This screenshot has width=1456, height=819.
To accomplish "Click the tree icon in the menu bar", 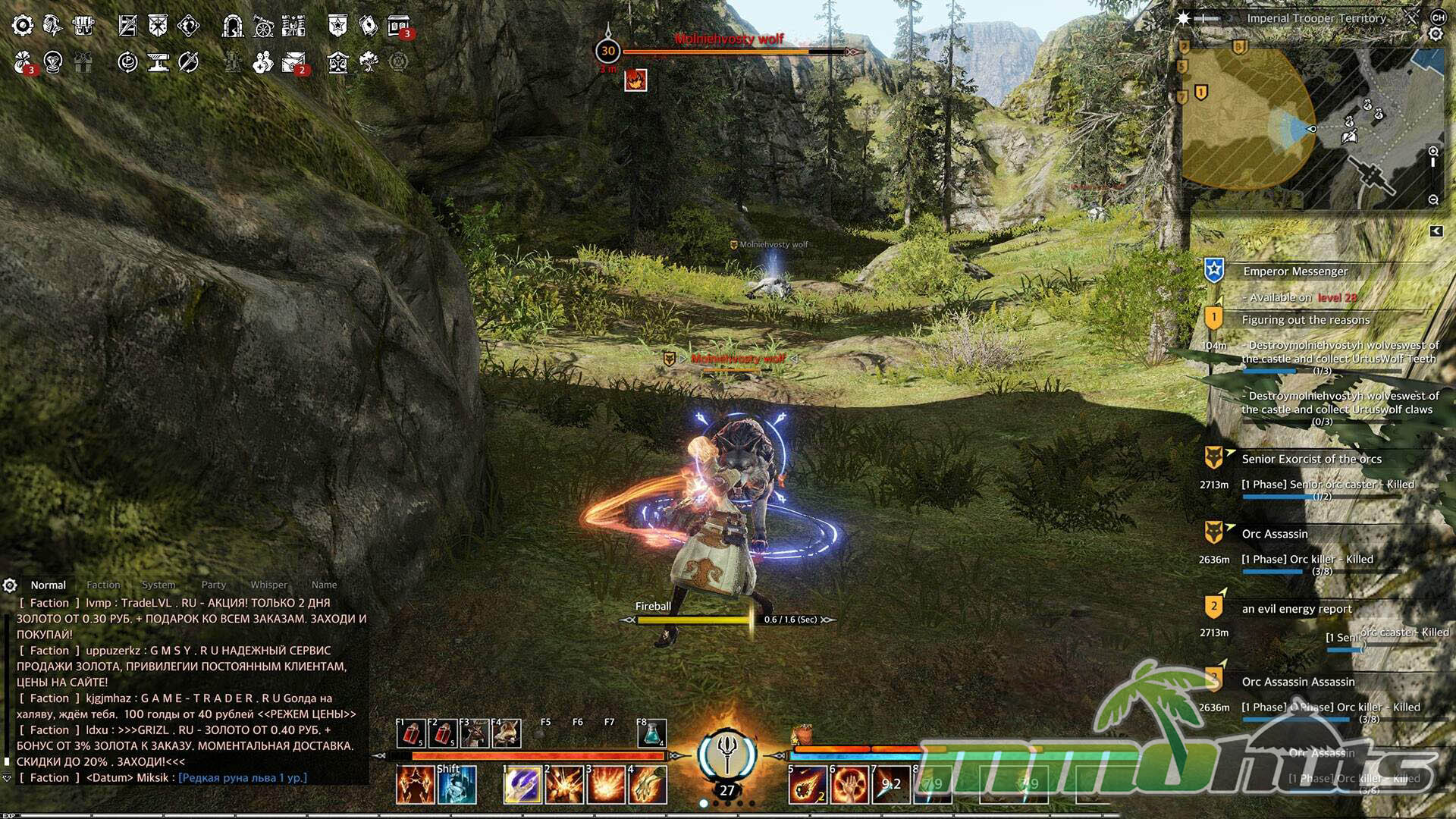I will (369, 61).
